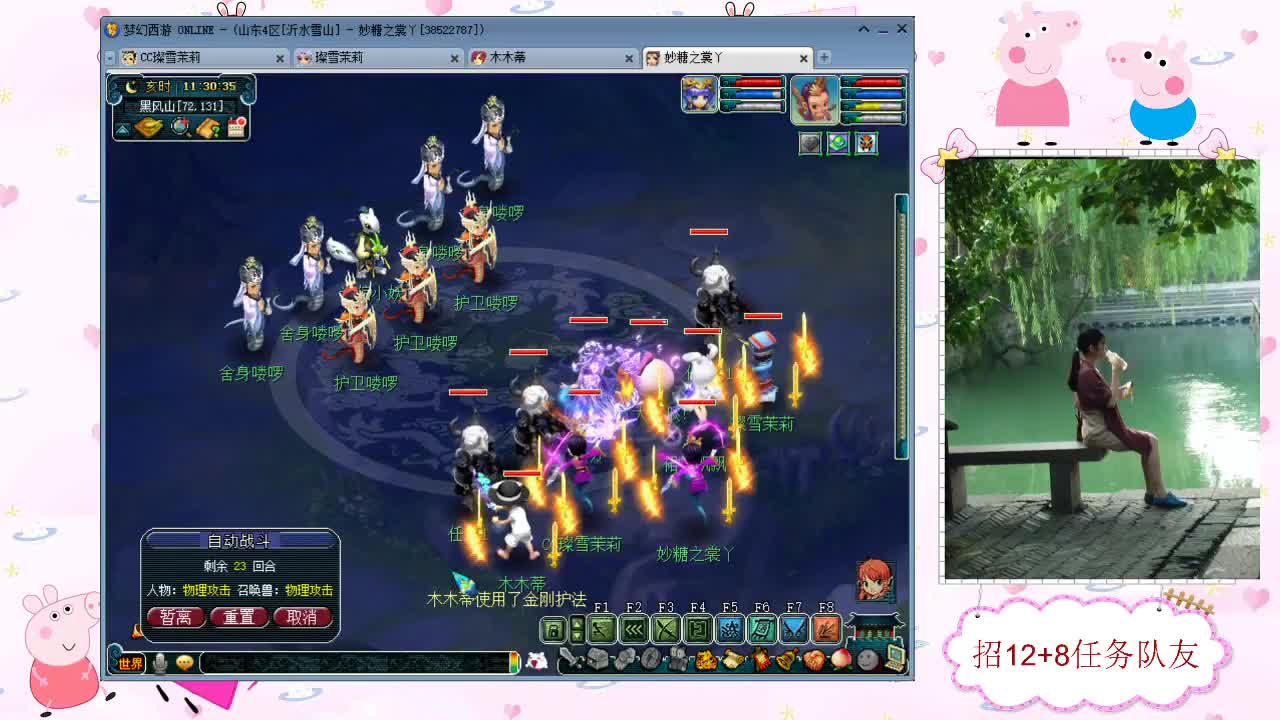Collapse the minimap info panel arrow
Viewport: 1280px width, 720px height.
click(122, 129)
